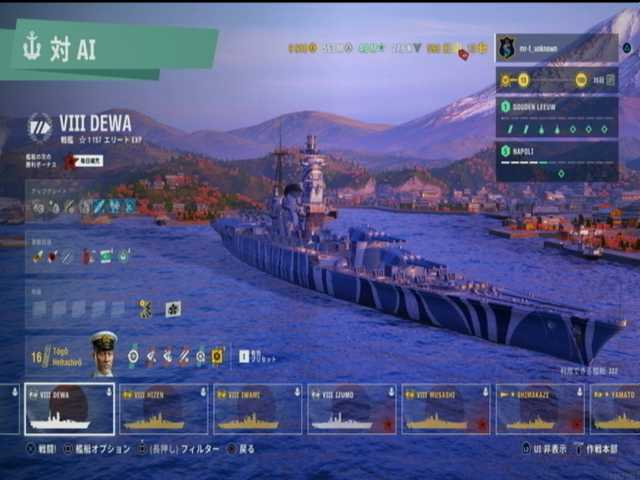The image size is (640, 480).
Task: Pick the Yamato ship card
Action: 616,409
